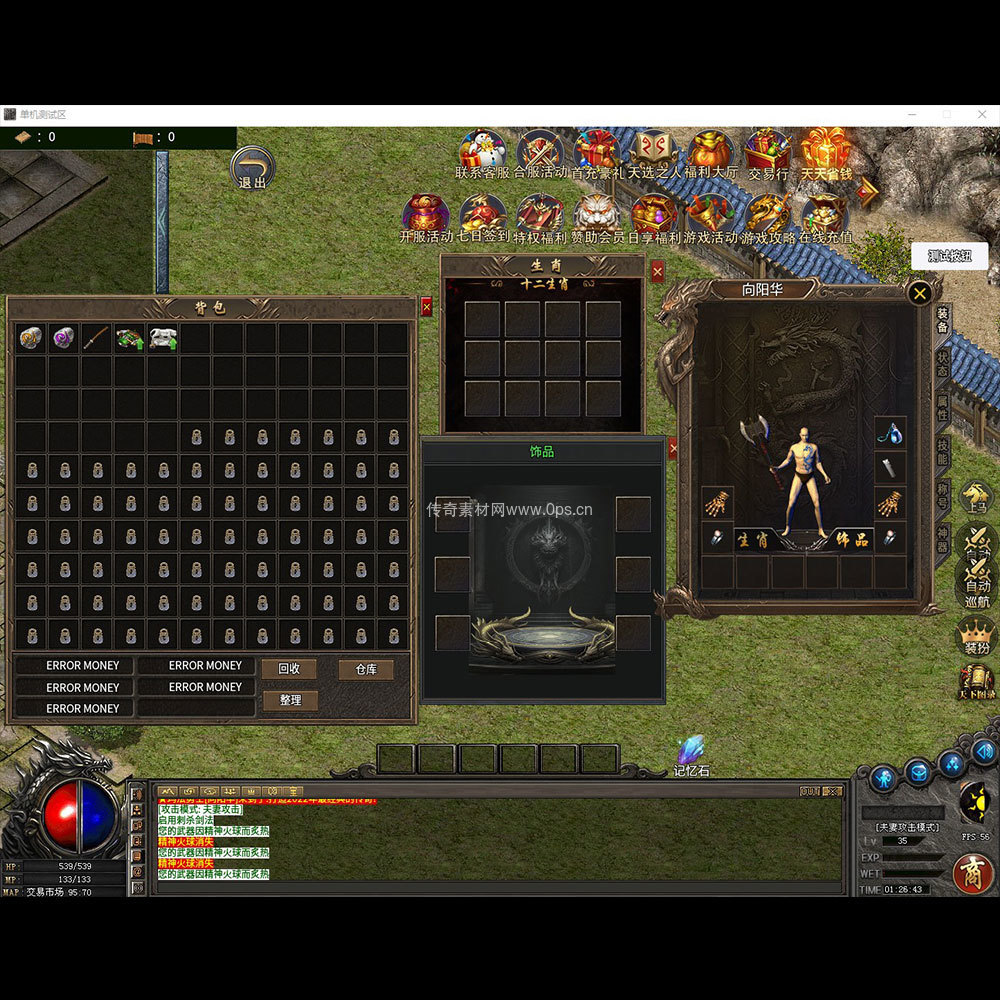Open the 仓库 warehouse from the backpack

pos(366,669)
